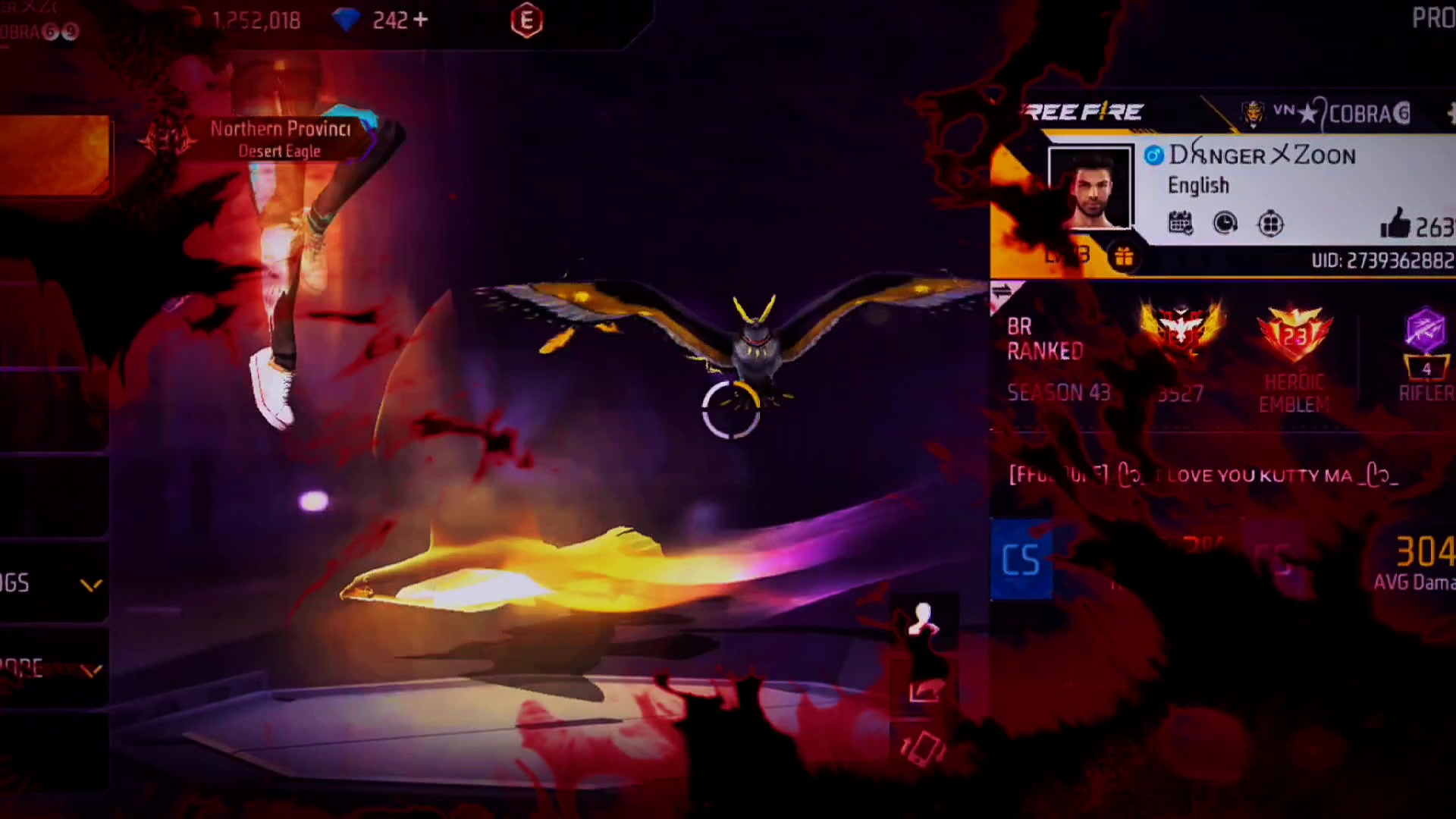Share the profile using the share icon
The width and height of the screenshot is (1456, 819).
coord(924,692)
